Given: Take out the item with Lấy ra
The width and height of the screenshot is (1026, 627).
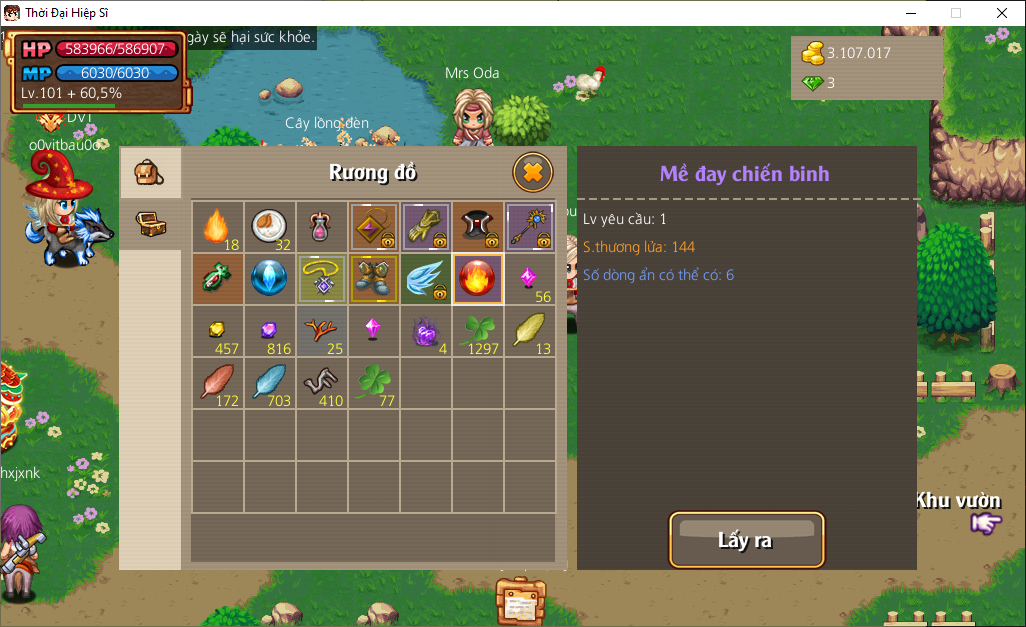Looking at the screenshot, I should click(x=746, y=540).
